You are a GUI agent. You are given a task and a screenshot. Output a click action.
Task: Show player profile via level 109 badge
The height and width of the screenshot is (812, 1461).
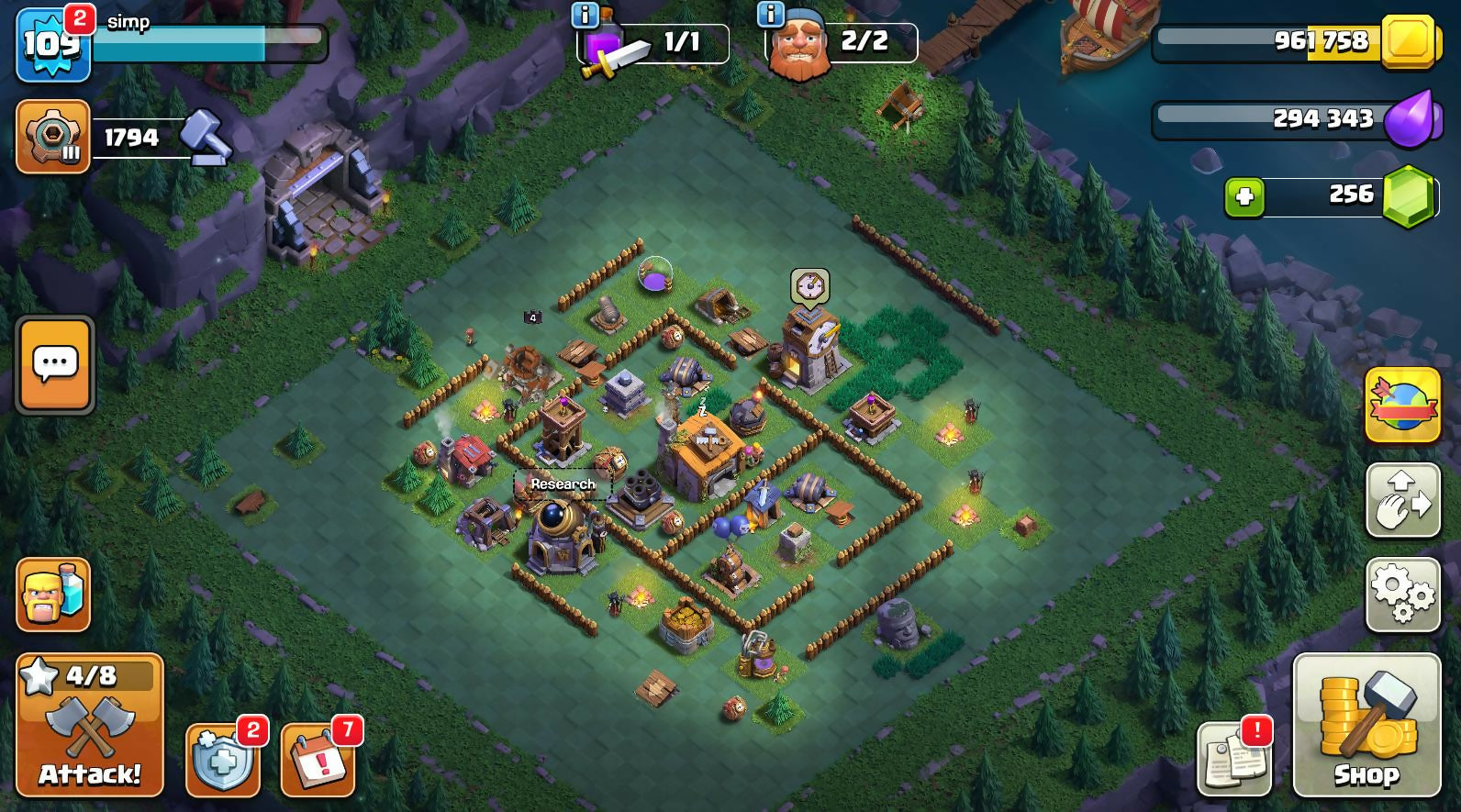click(x=52, y=44)
